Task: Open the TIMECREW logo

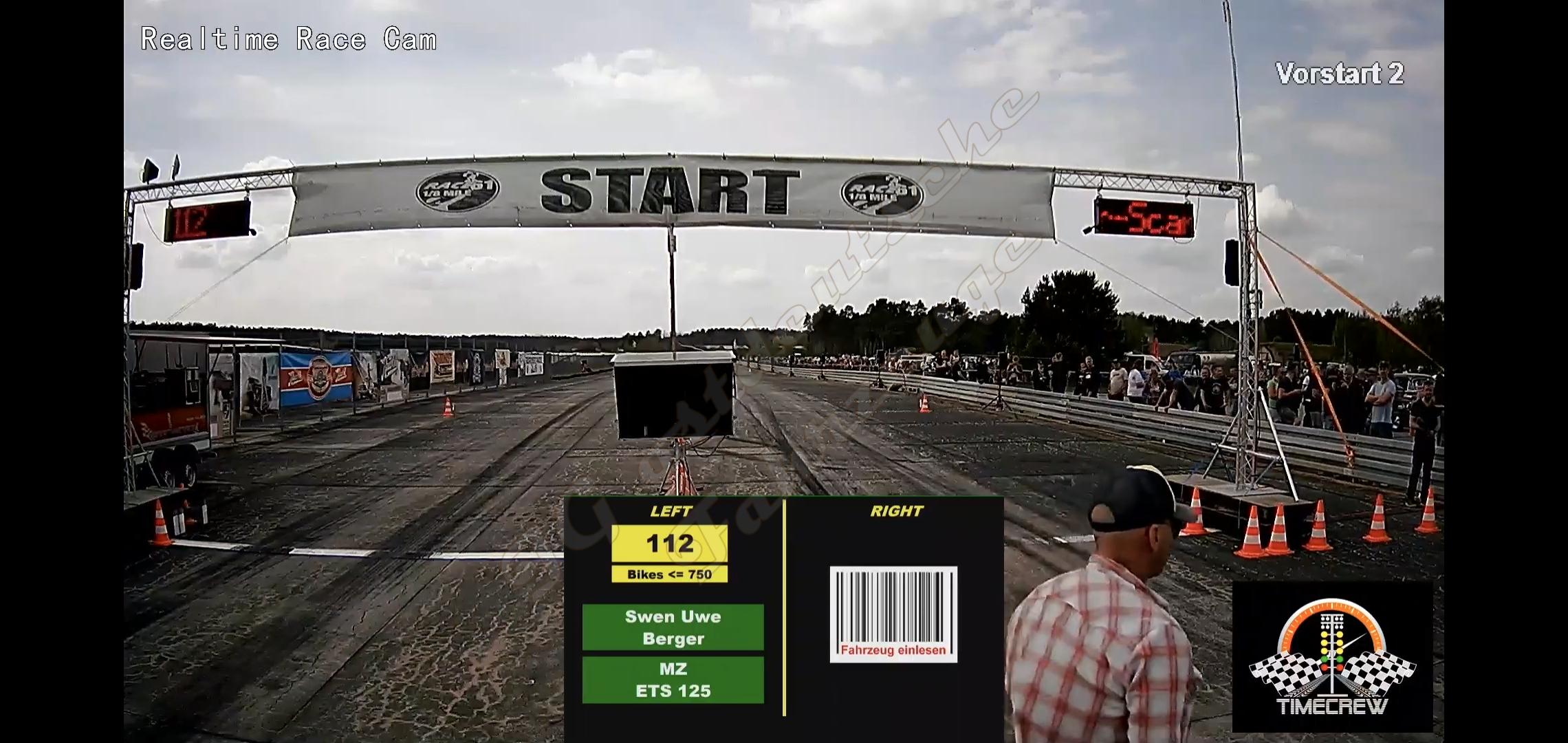Action: pyautogui.click(x=1332, y=657)
